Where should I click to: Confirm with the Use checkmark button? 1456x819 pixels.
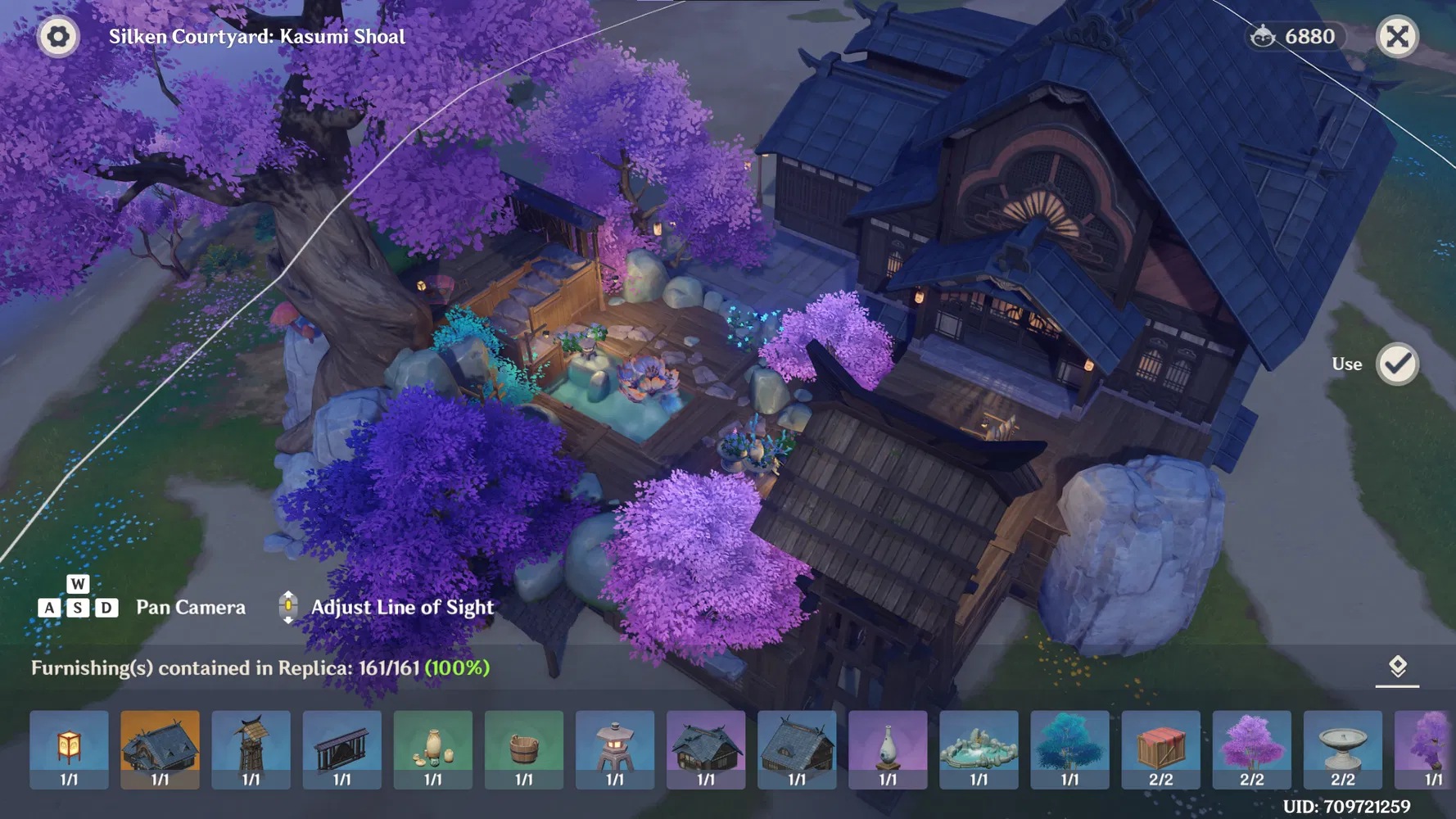[1397, 364]
